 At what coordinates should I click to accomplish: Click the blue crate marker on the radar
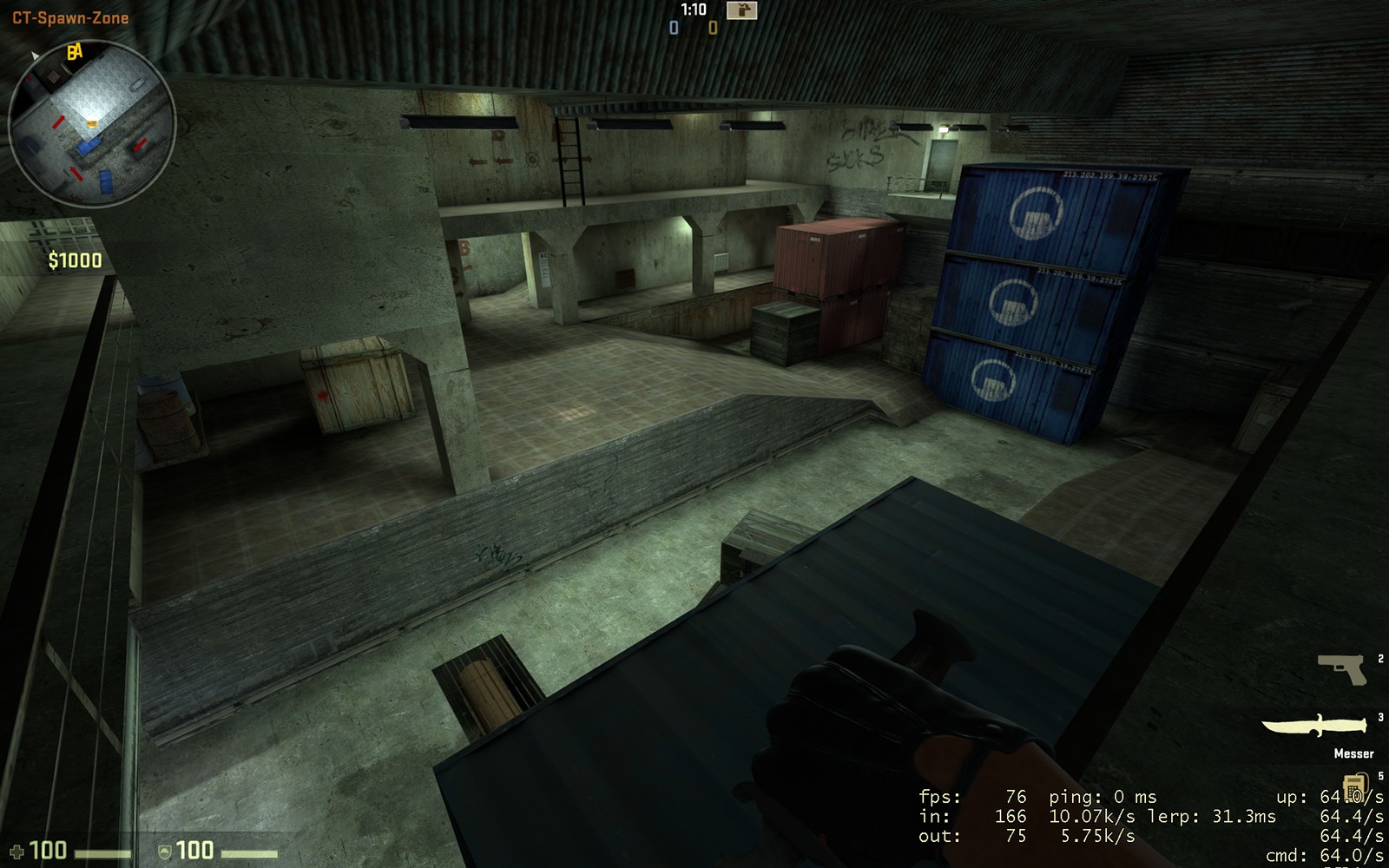pyautogui.click(x=89, y=148)
